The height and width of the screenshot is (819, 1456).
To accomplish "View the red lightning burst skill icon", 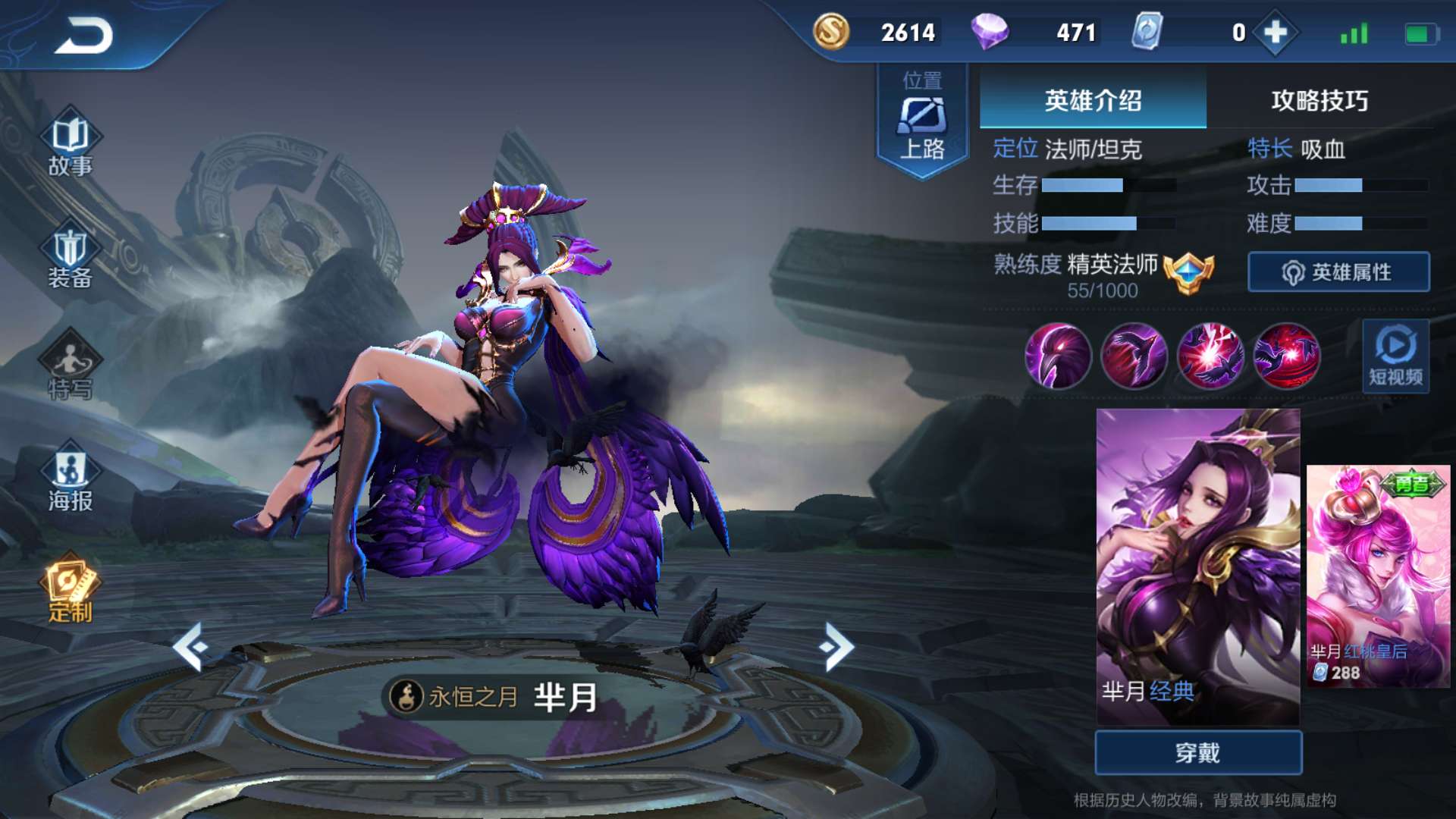I will tap(1210, 356).
